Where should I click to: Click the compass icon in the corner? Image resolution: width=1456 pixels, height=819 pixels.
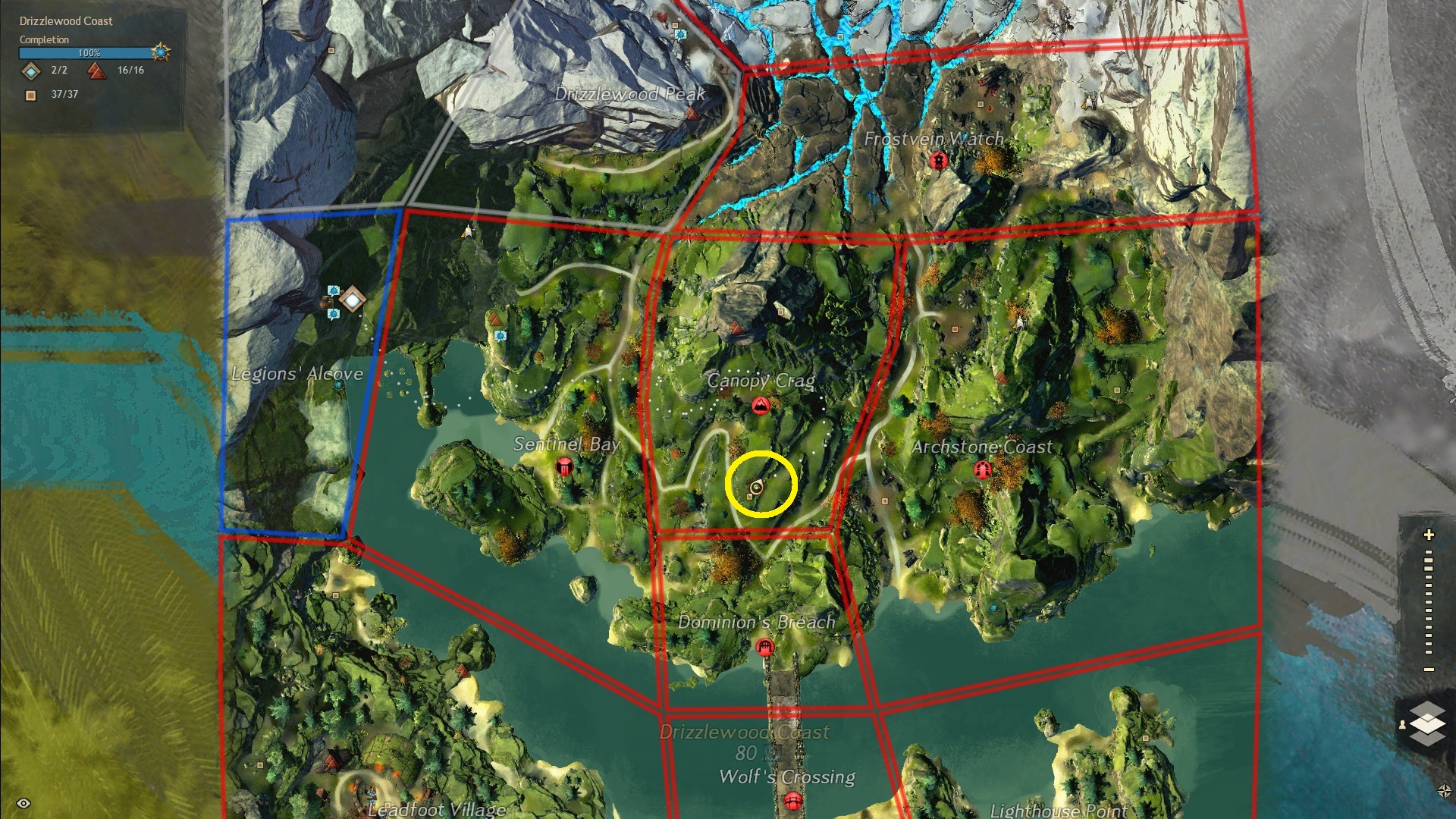pyautogui.click(x=1445, y=791)
